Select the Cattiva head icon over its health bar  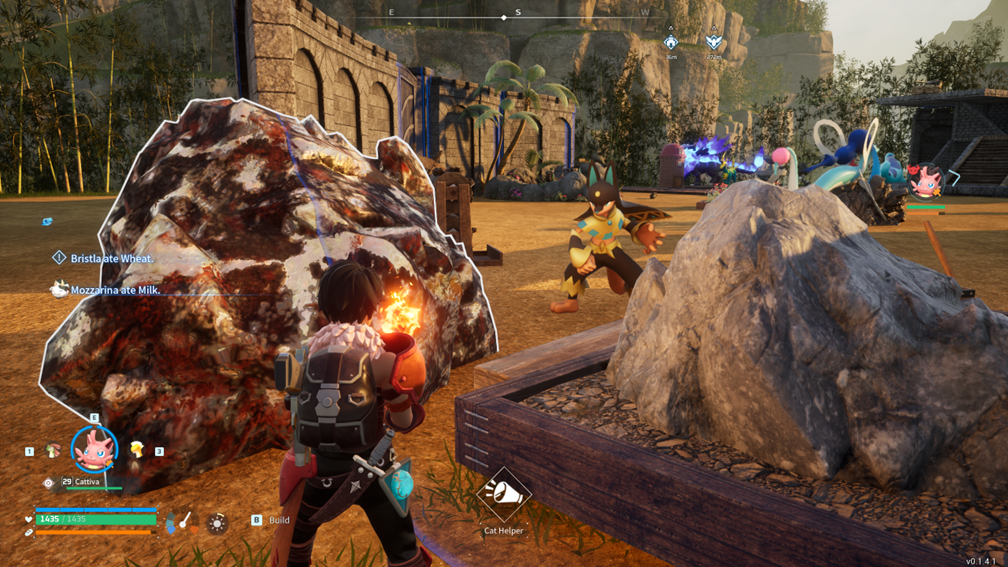[927, 182]
